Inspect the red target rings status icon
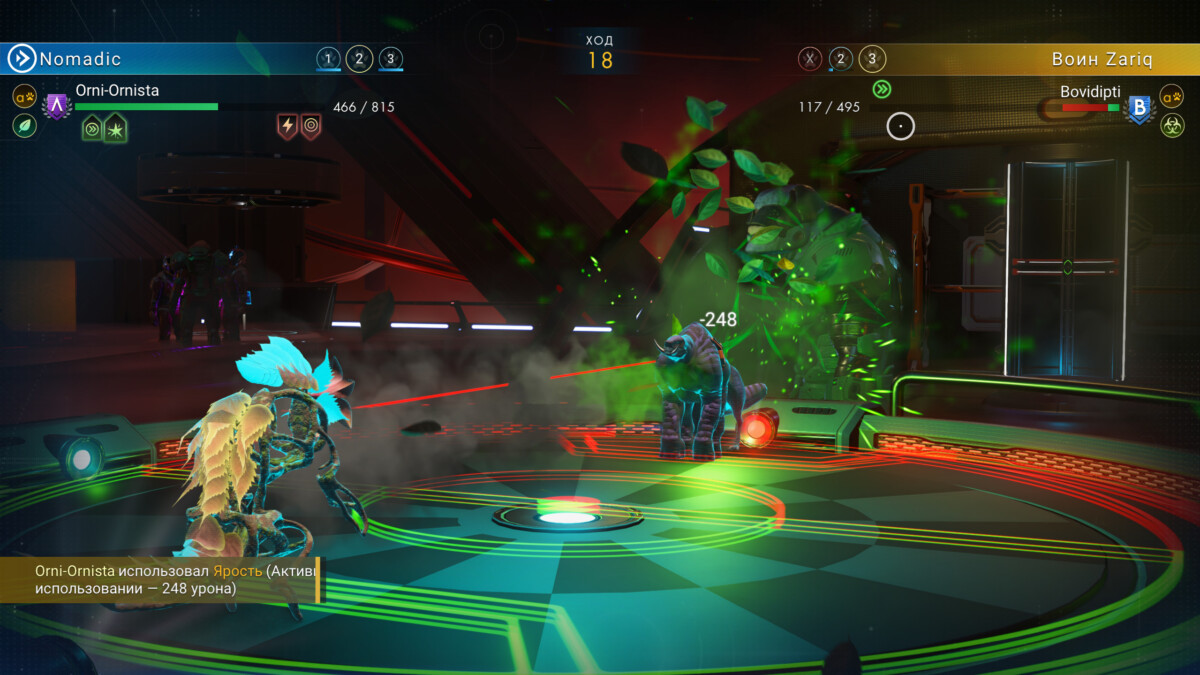1200x675 pixels. pyautogui.click(x=311, y=126)
